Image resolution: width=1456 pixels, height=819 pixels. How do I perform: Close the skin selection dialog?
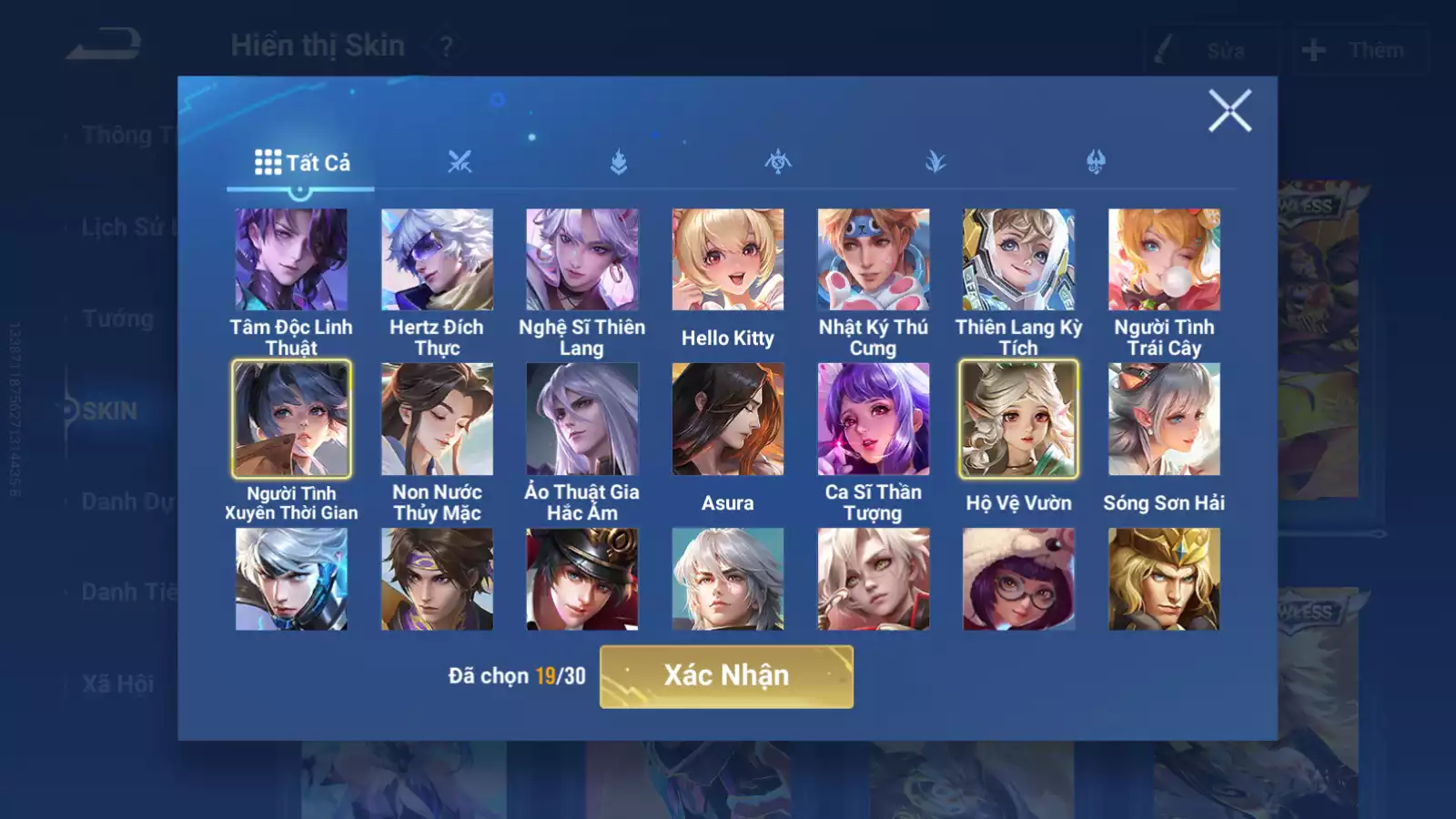tap(1229, 111)
